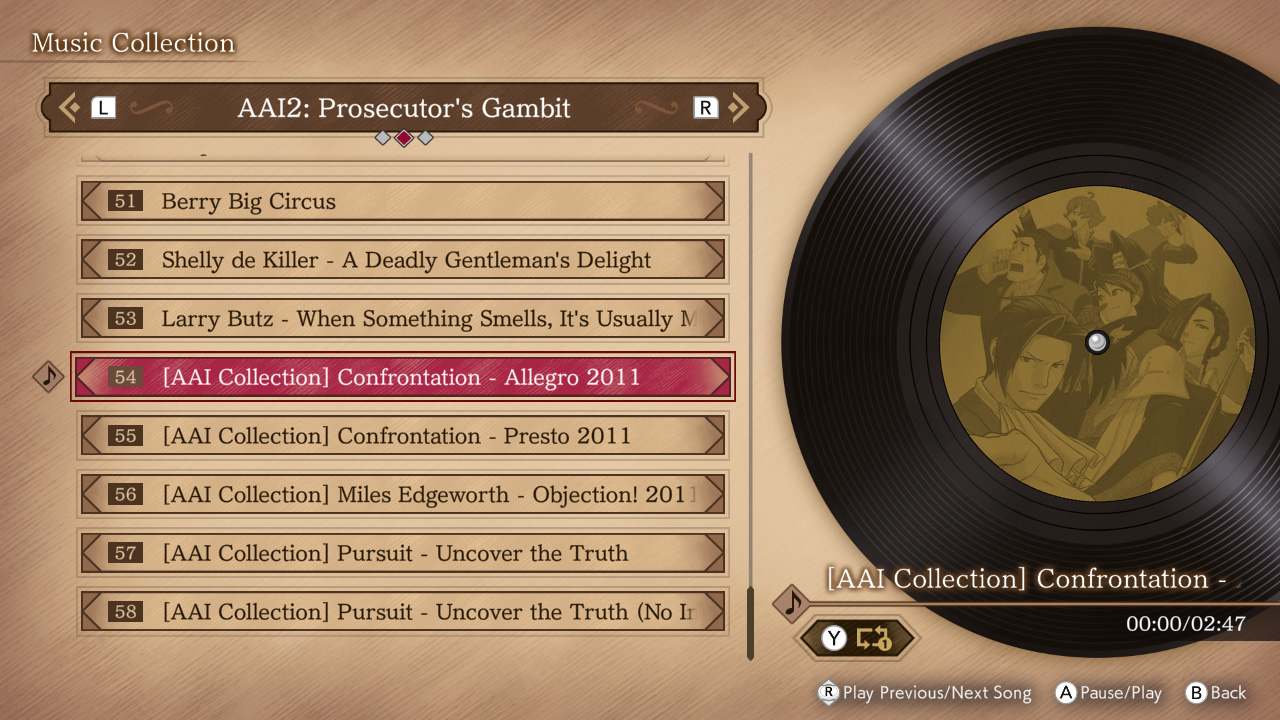Open the Music Collection title heading
1280x720 pixels.
pos(133,43)
